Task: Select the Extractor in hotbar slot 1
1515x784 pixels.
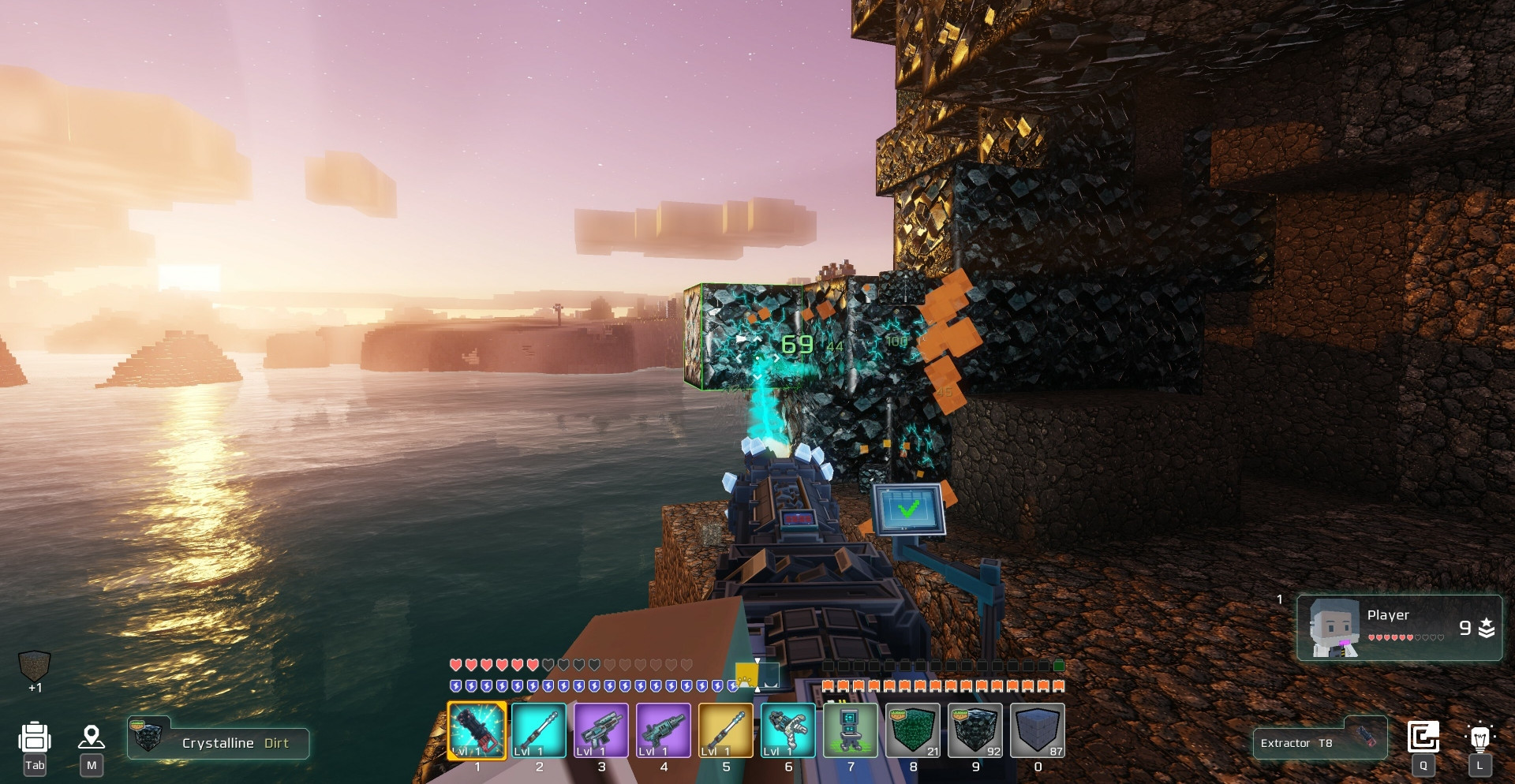Action: click(477, 730)
